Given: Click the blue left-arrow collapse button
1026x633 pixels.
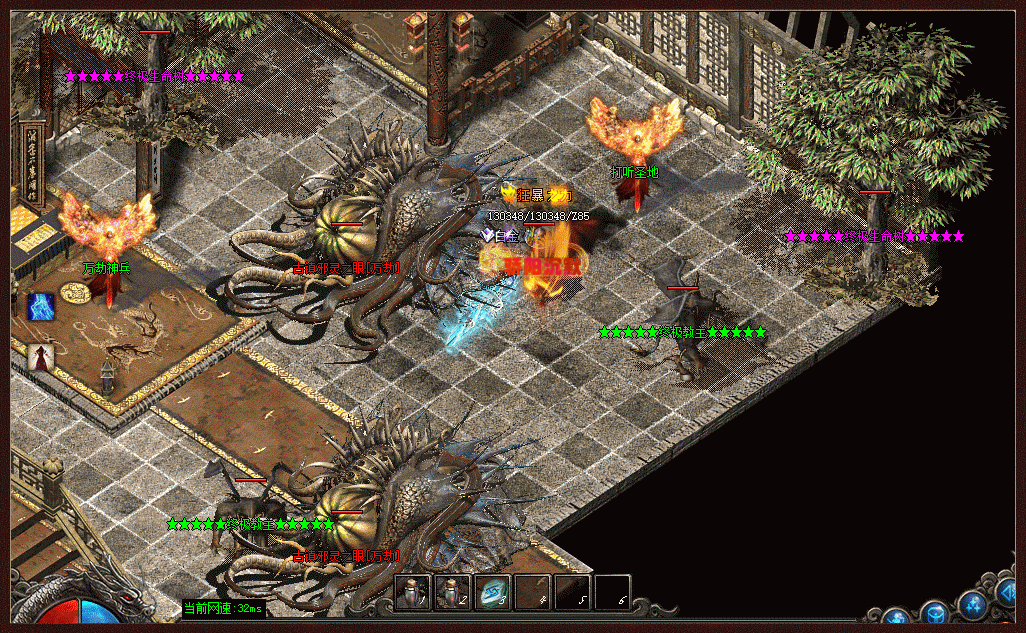Looking at the screenshot, I should (1005, 593).
